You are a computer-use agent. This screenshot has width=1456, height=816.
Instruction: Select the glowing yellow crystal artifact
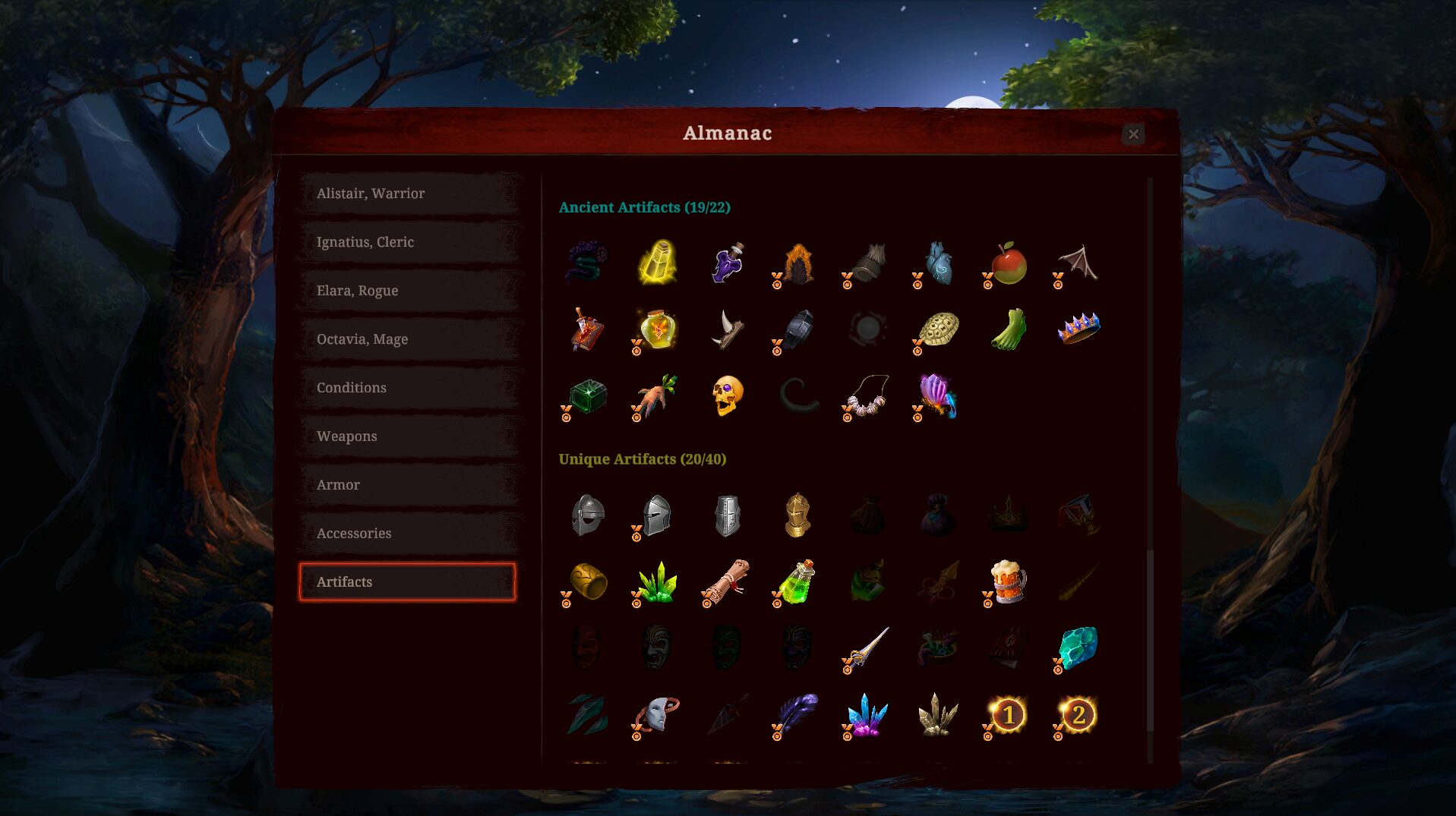(658, 263)
